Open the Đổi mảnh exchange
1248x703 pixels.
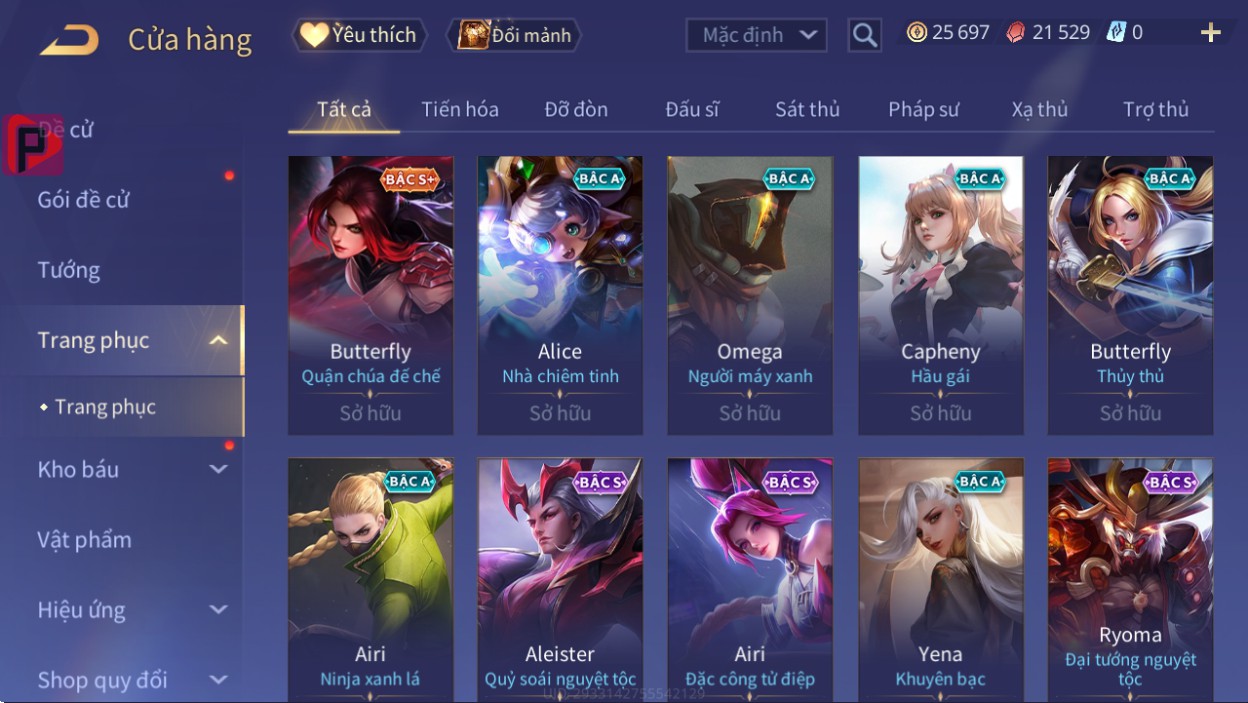[515, 35]
